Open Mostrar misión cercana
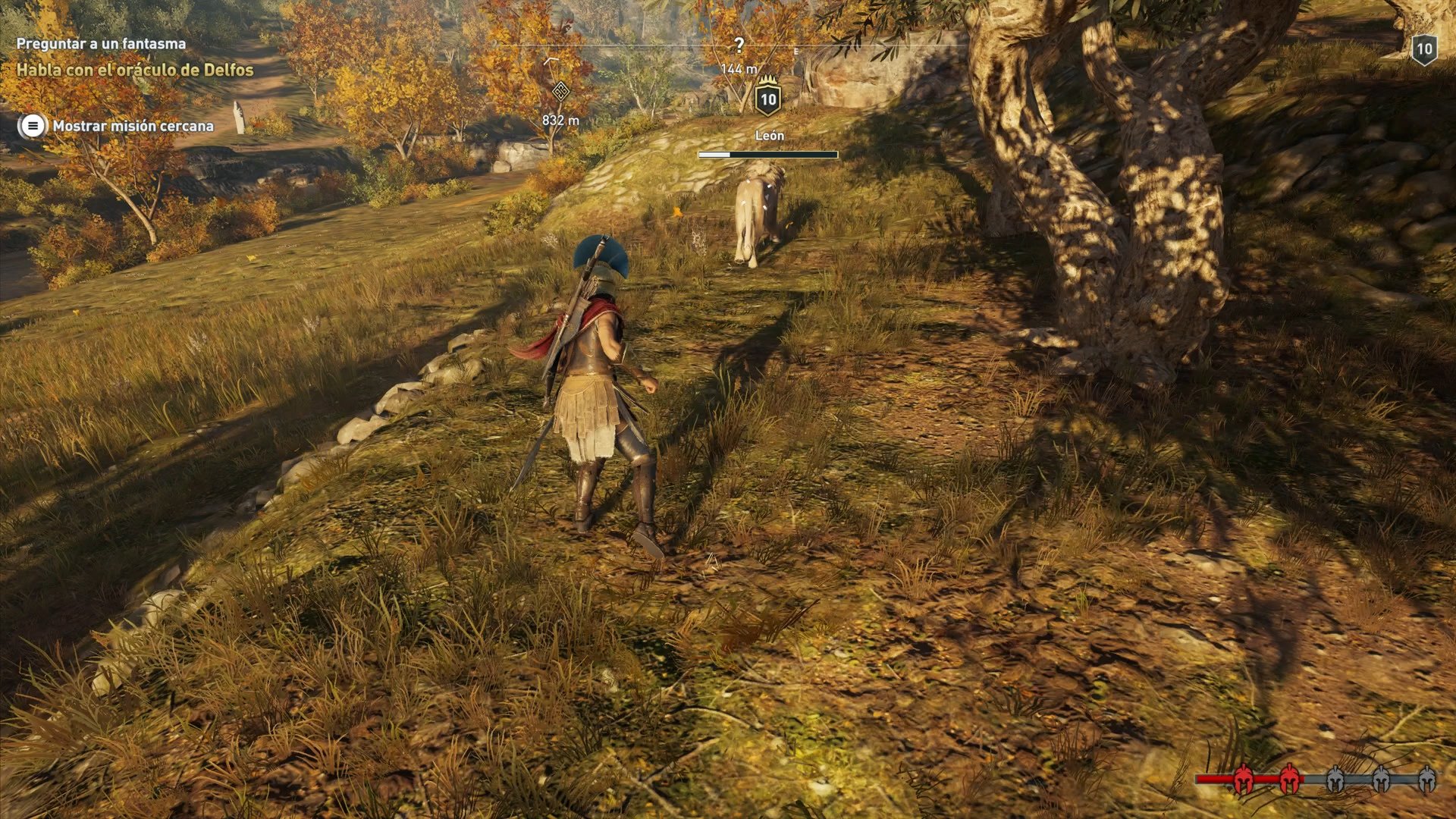The height and width of the screenshot is (819, 1456). point(133,126)
